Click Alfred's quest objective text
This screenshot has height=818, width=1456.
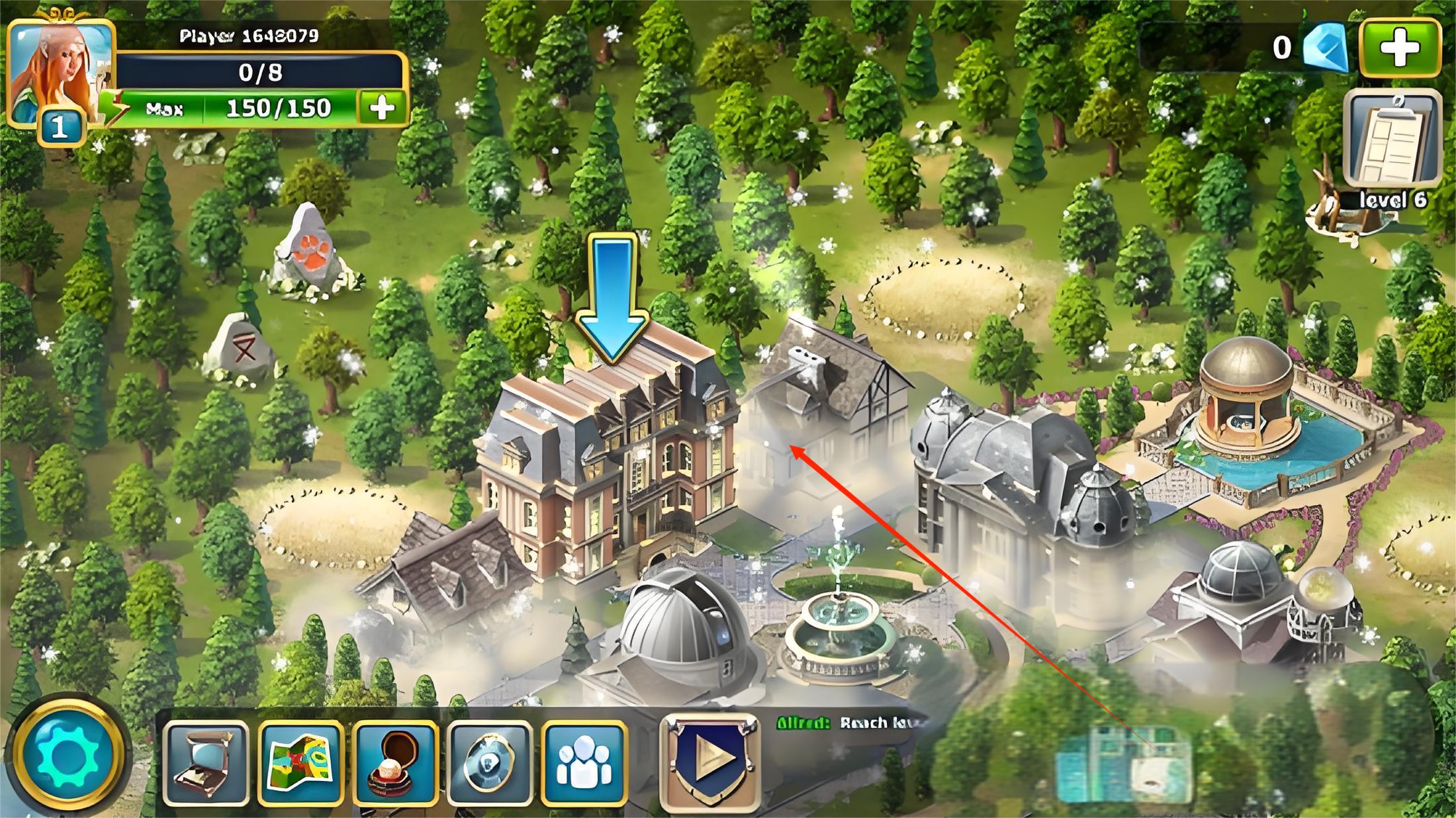point(850,723)
